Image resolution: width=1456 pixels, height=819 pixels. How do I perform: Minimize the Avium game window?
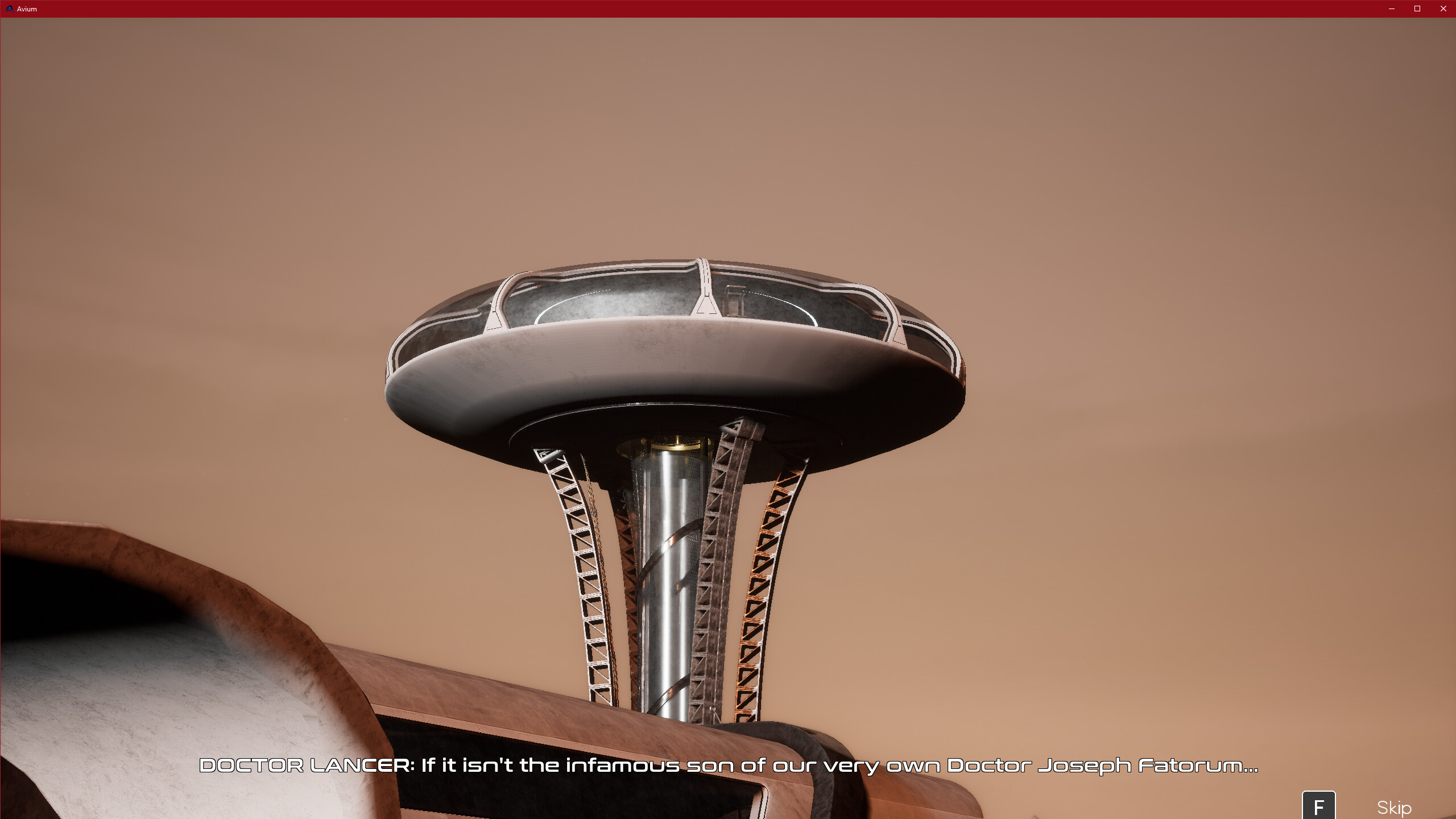point(1391,9)
